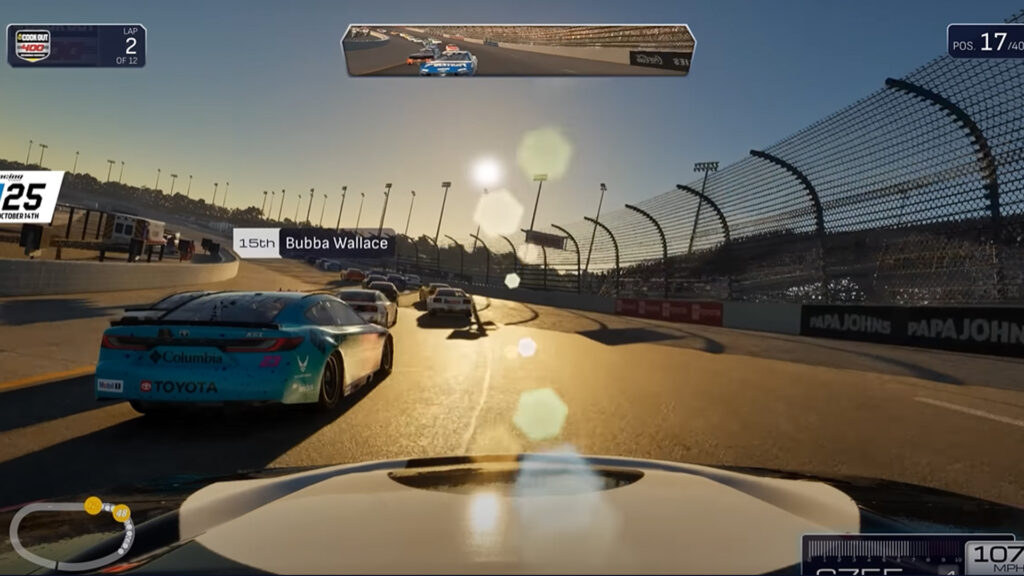Select the rear-view mirror display

(x=518, y=50)
